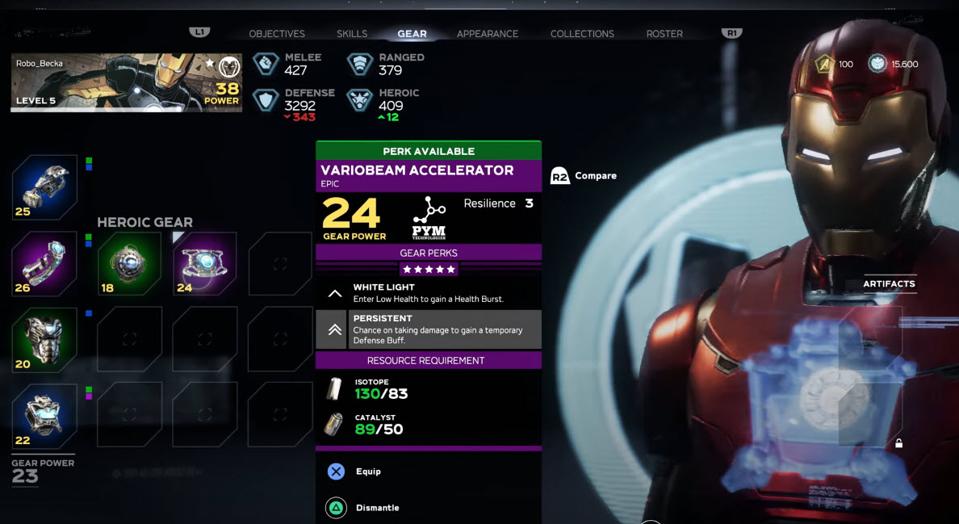Pick the power 22 gear slot
Viewport: 959px width, 524px height.
click(x=45, y=416)
